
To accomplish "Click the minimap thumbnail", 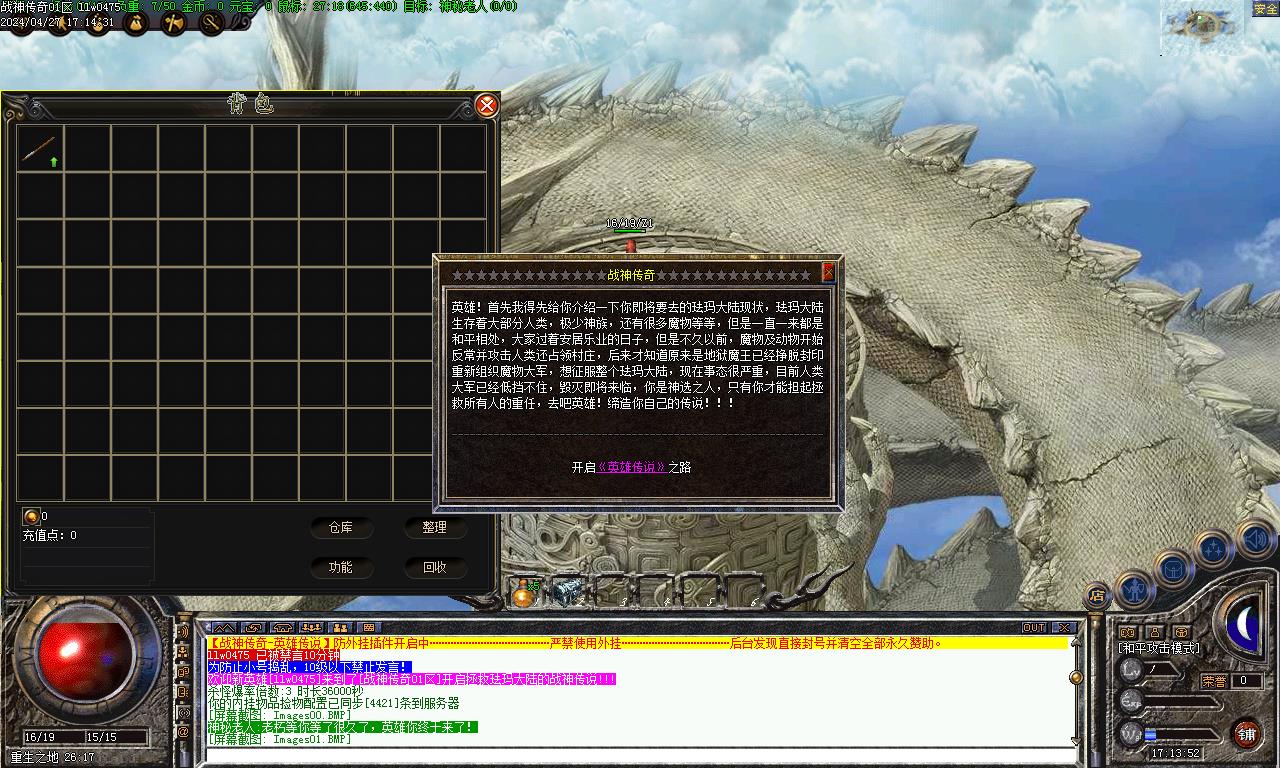I will [x=1201, y=27].
